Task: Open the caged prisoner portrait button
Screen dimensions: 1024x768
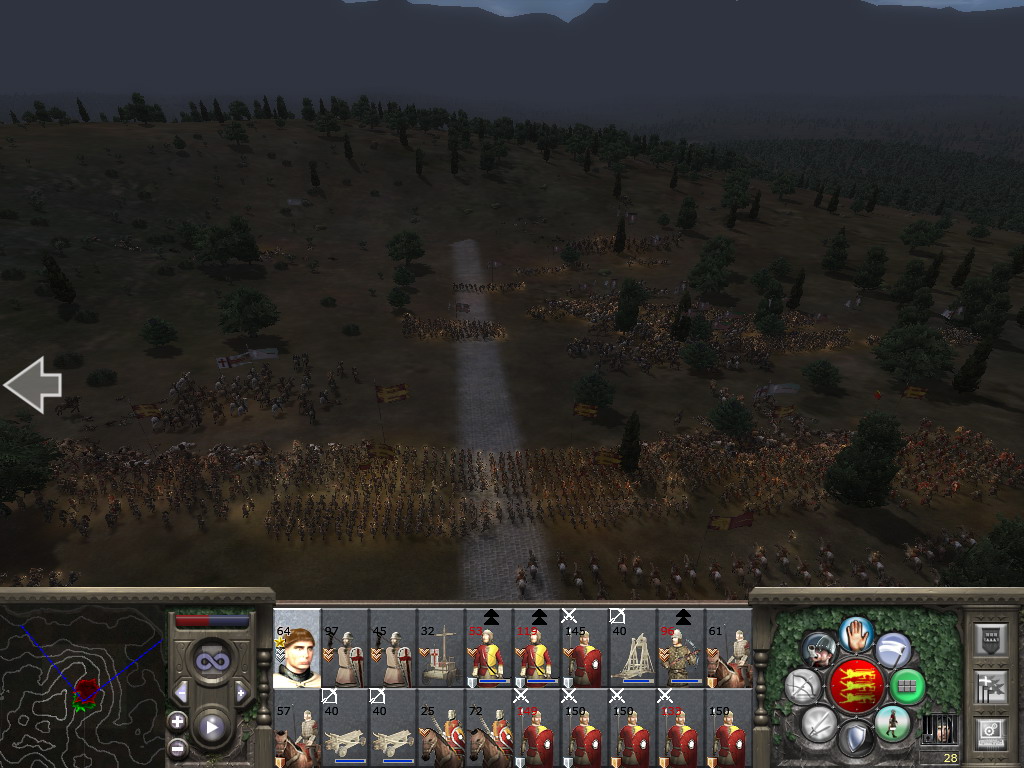Action: click(938, 728)
